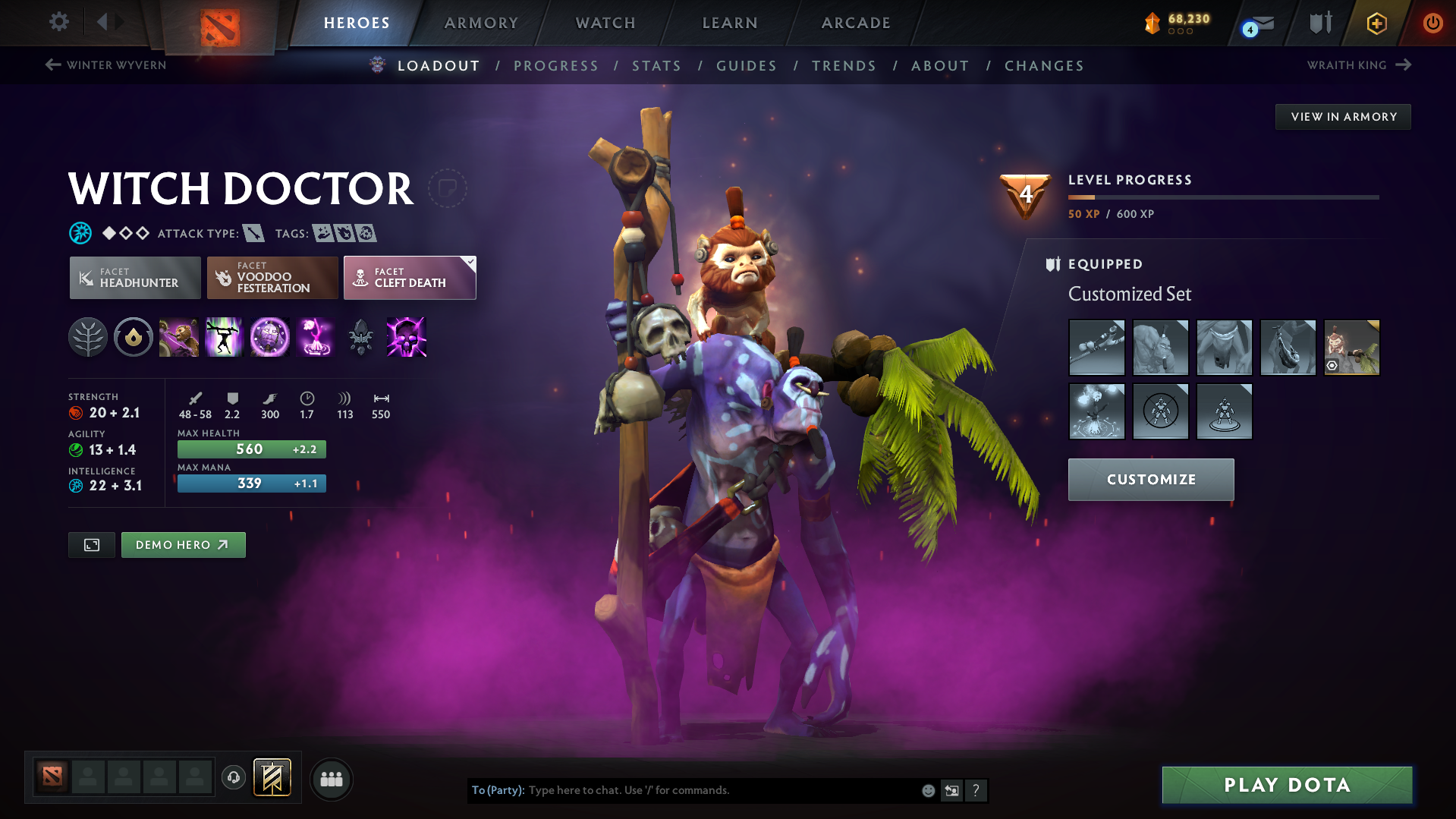Open the Voodoo Restoration ability icon

pyautogui.click(x=225, y=338)
